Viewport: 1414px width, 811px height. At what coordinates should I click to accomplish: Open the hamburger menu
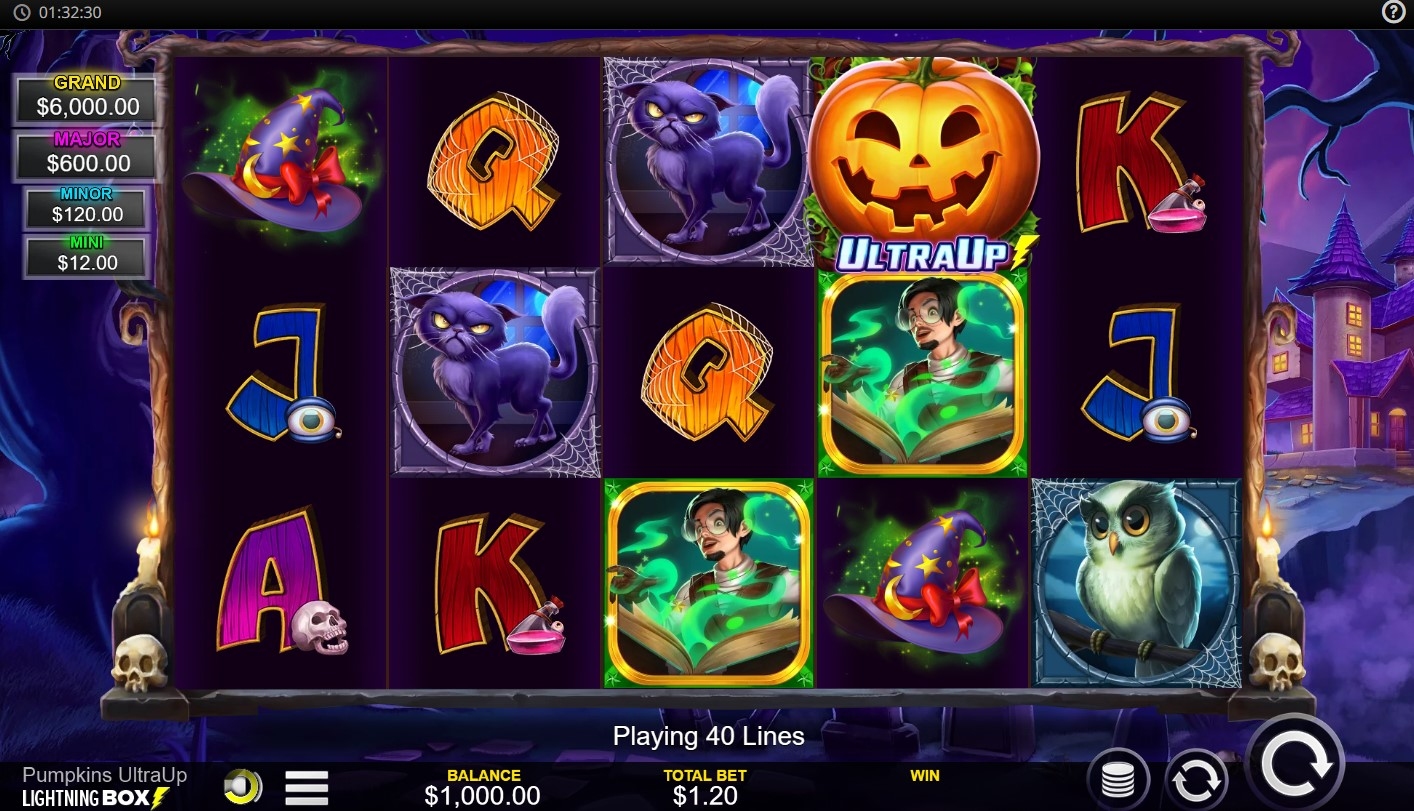click(x=306, y=787)
